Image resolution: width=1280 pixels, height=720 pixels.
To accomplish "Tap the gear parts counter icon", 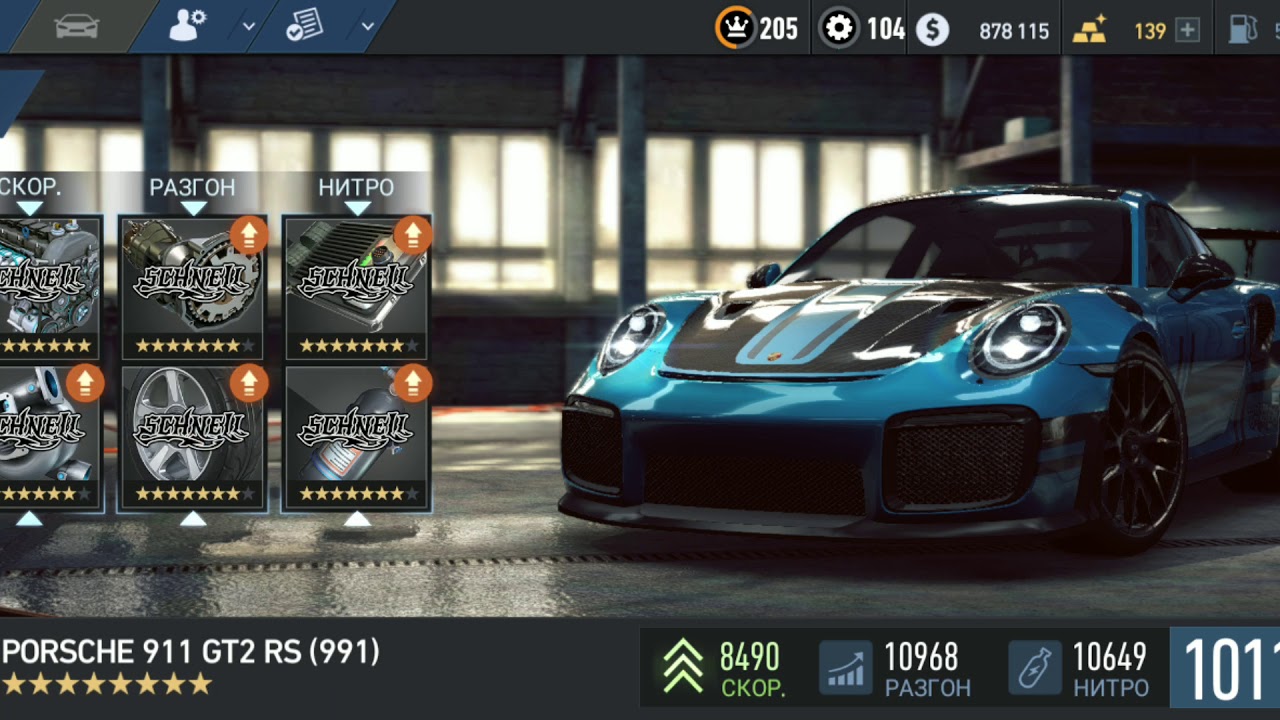I will 839,29.
